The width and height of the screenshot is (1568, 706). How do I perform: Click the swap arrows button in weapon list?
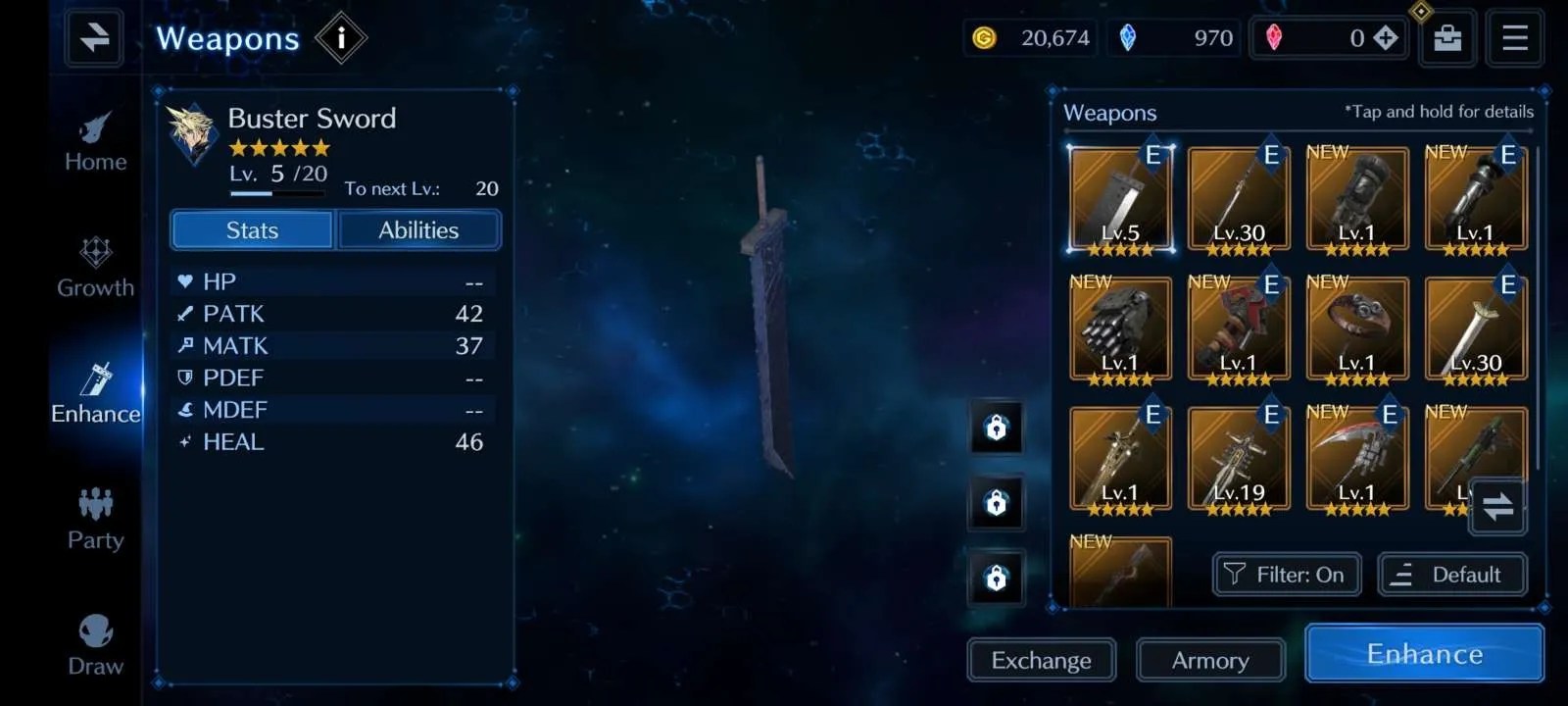1497,507
